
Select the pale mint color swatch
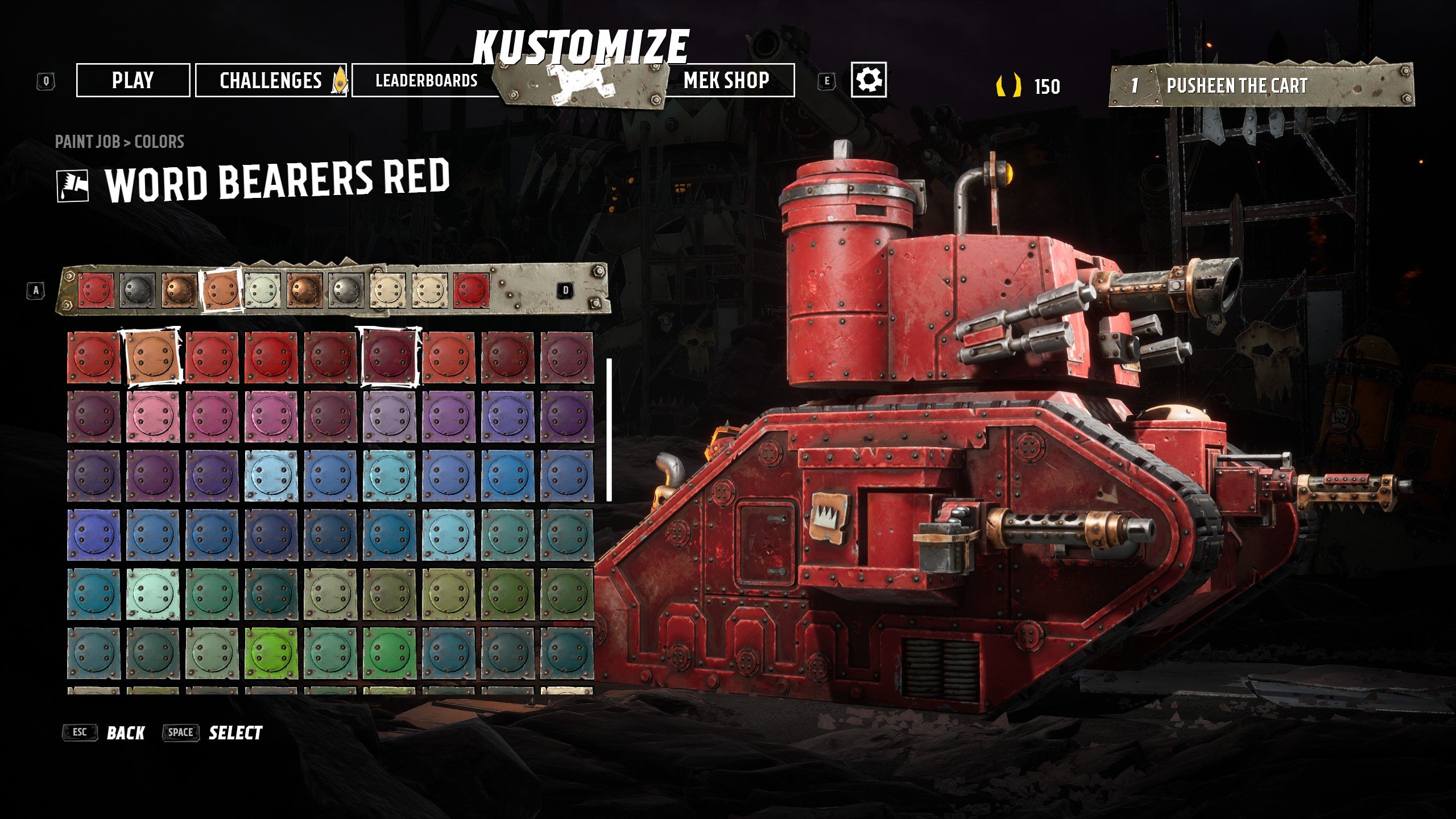(153, 593)
